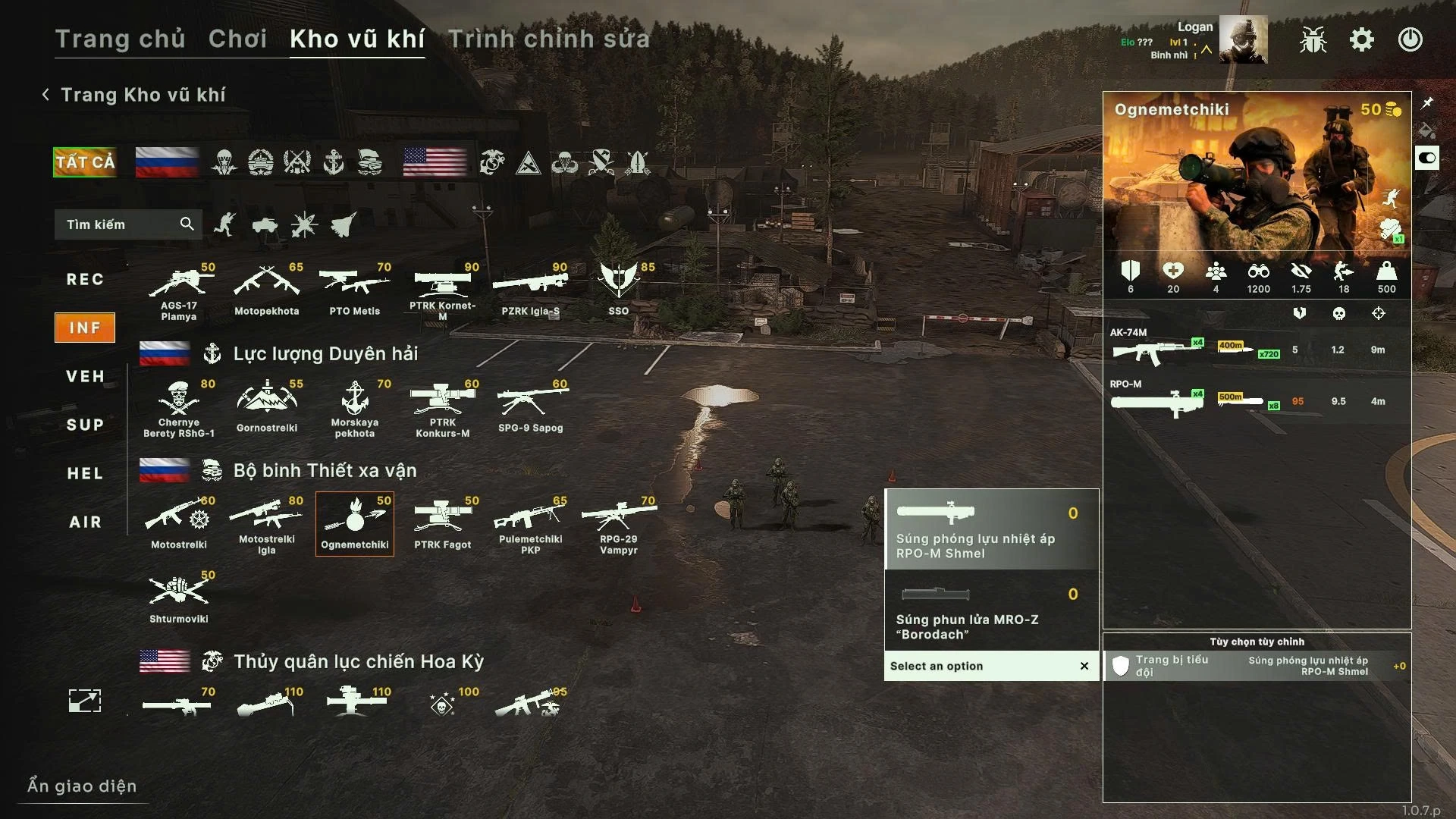Open the Trang chủ home tab

(x=120, y=39)
